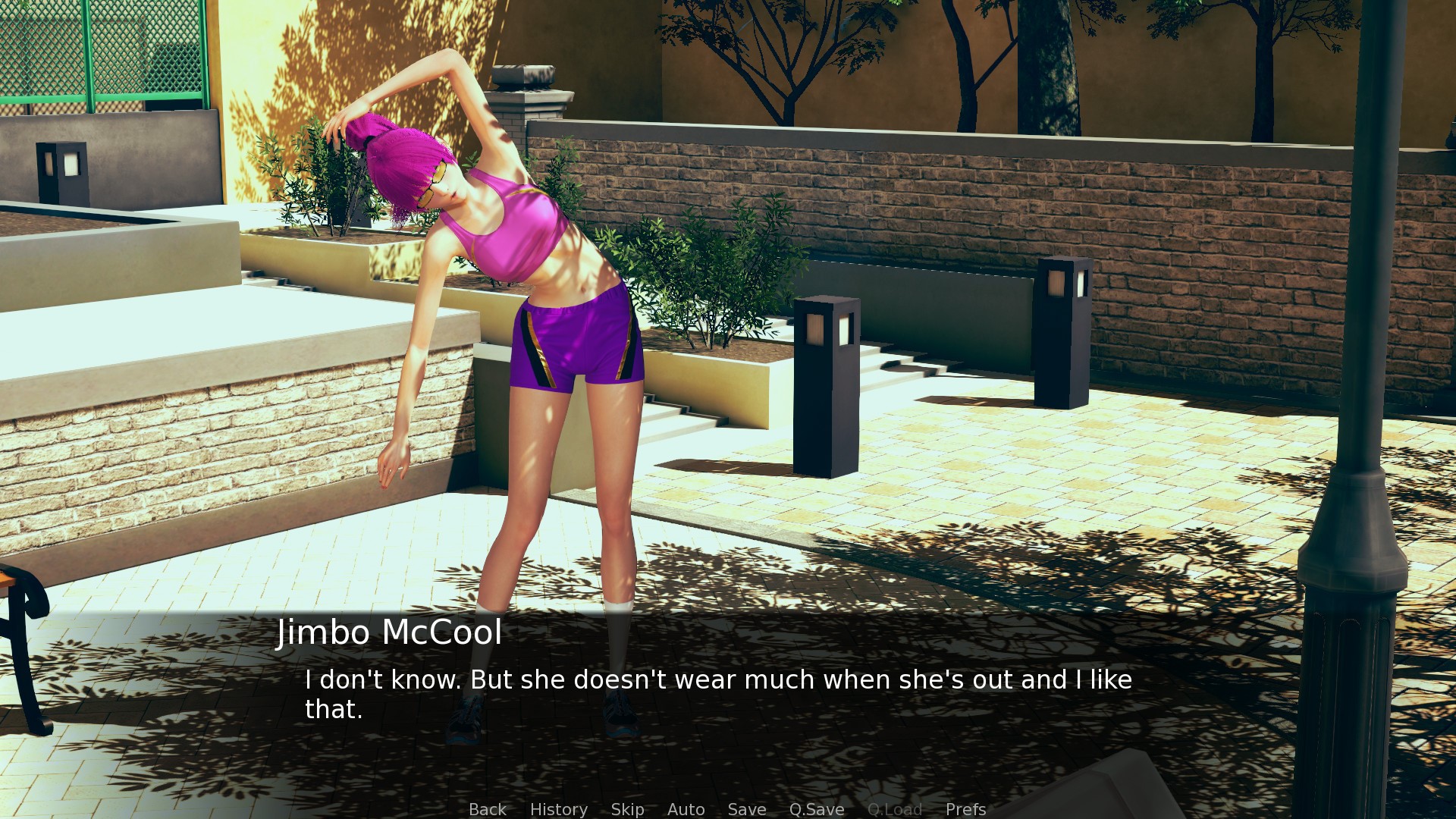This screenshot has height=819, width=1456.
Task: Click the Q.Load quick load button
Action: tap(894, 809)
